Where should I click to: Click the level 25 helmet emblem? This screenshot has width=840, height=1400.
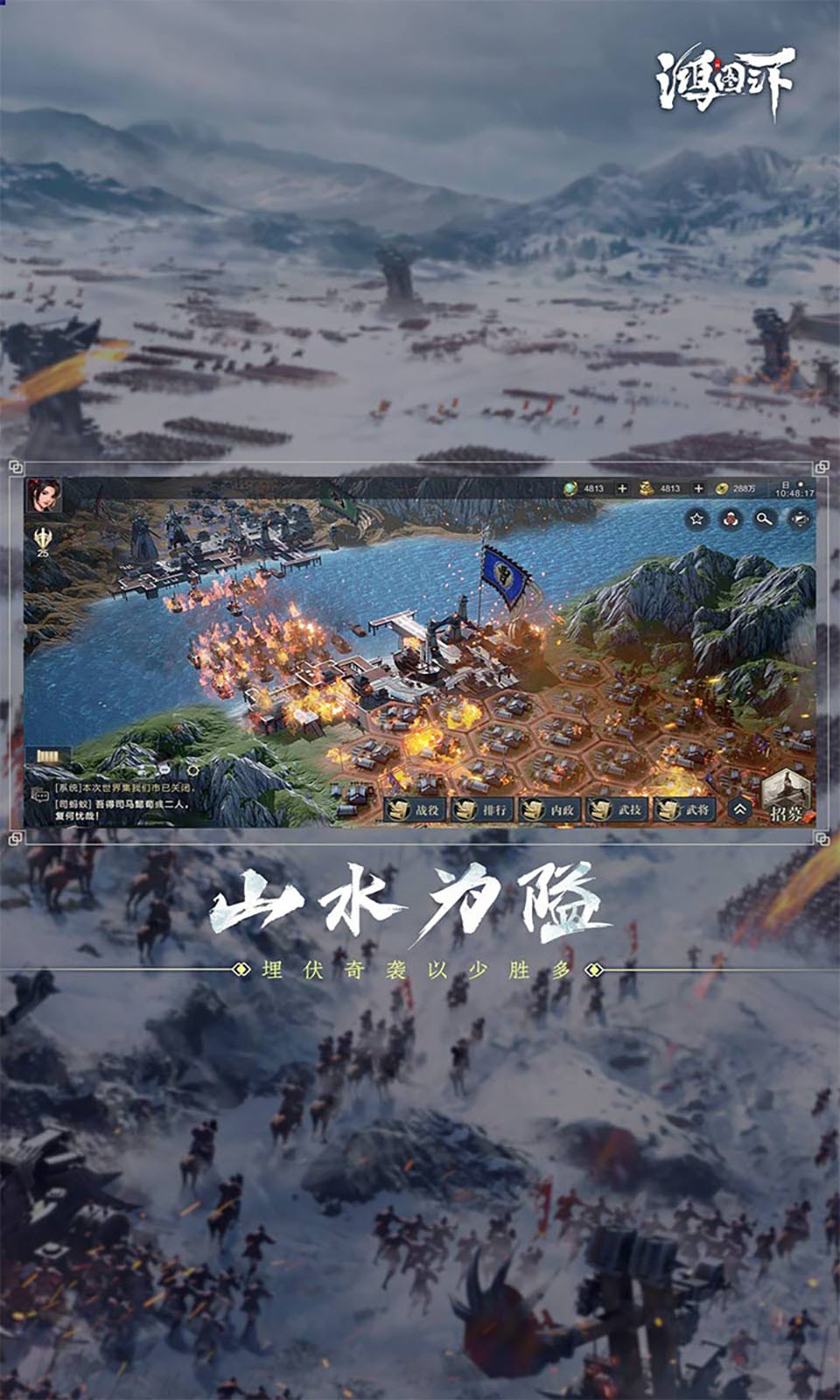[x=43, y=542]
